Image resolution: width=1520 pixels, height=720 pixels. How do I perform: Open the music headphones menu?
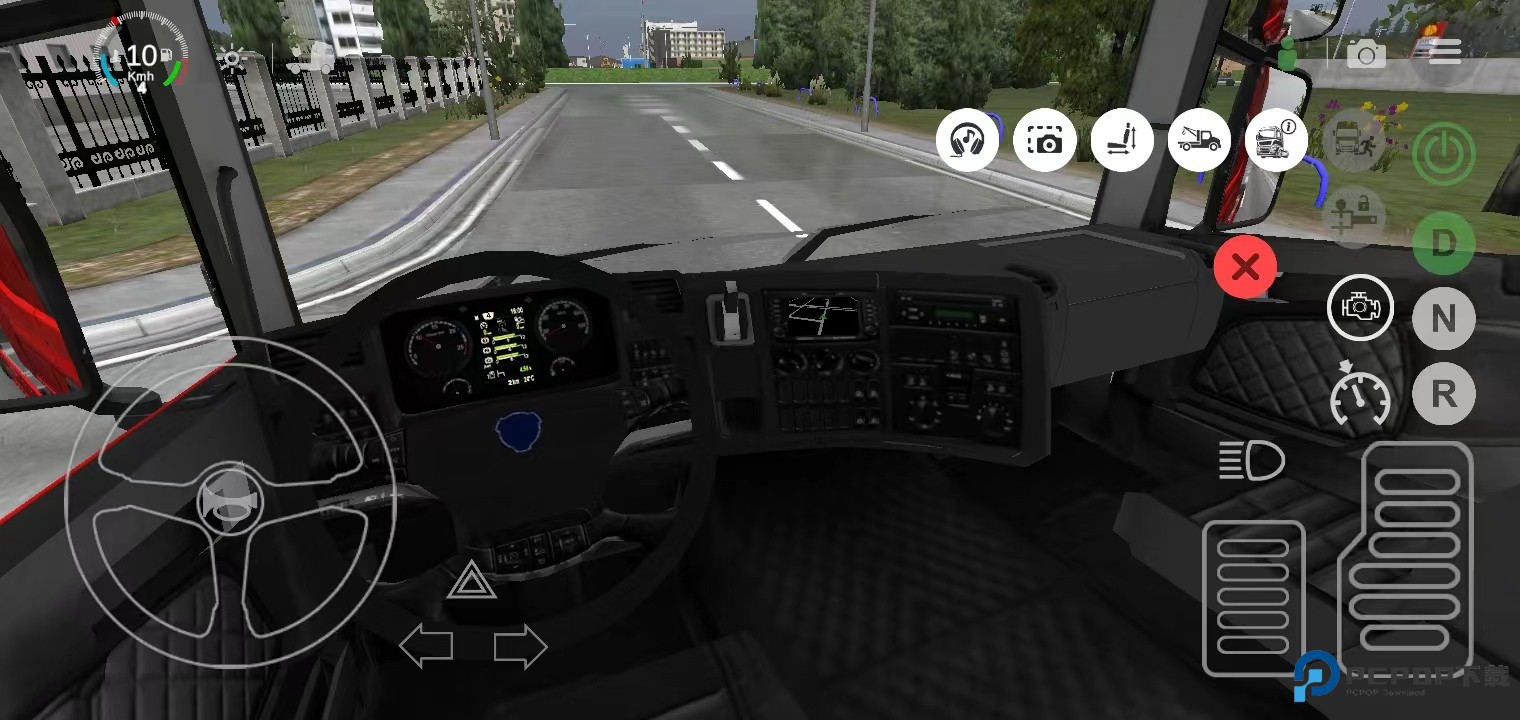(x=967, y=139)
